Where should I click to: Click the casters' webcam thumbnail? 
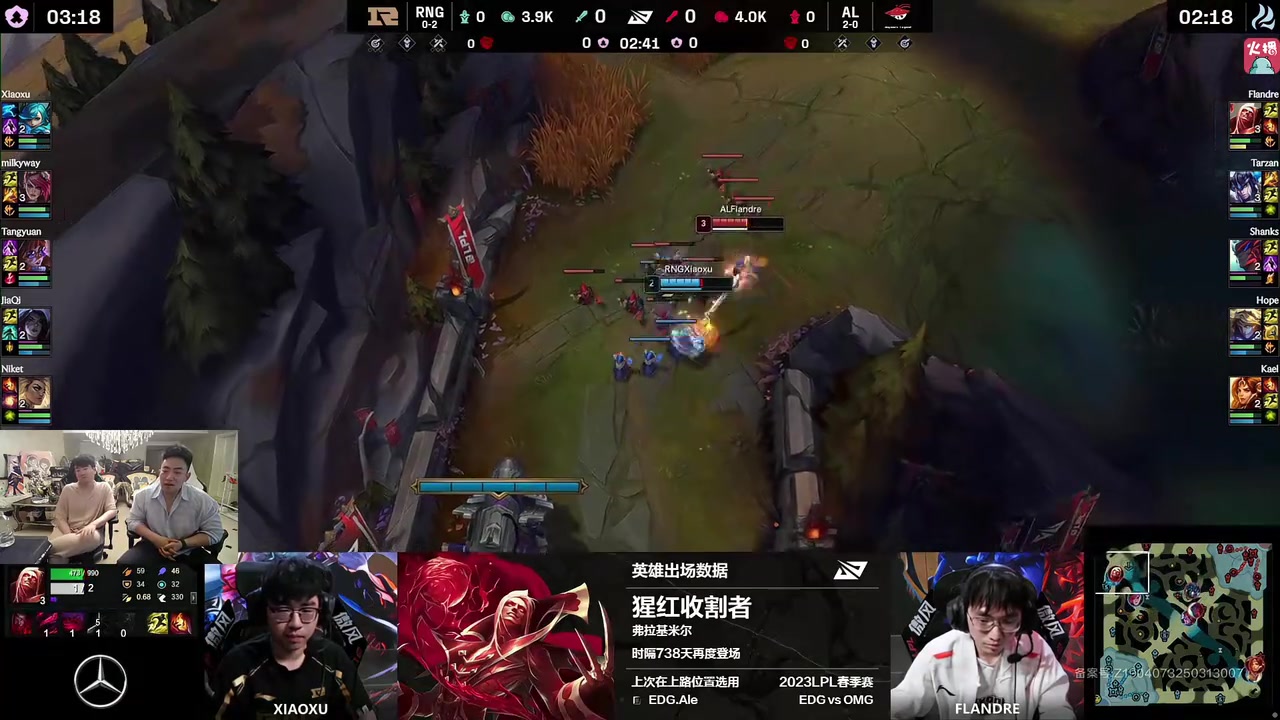coord(120,495)
